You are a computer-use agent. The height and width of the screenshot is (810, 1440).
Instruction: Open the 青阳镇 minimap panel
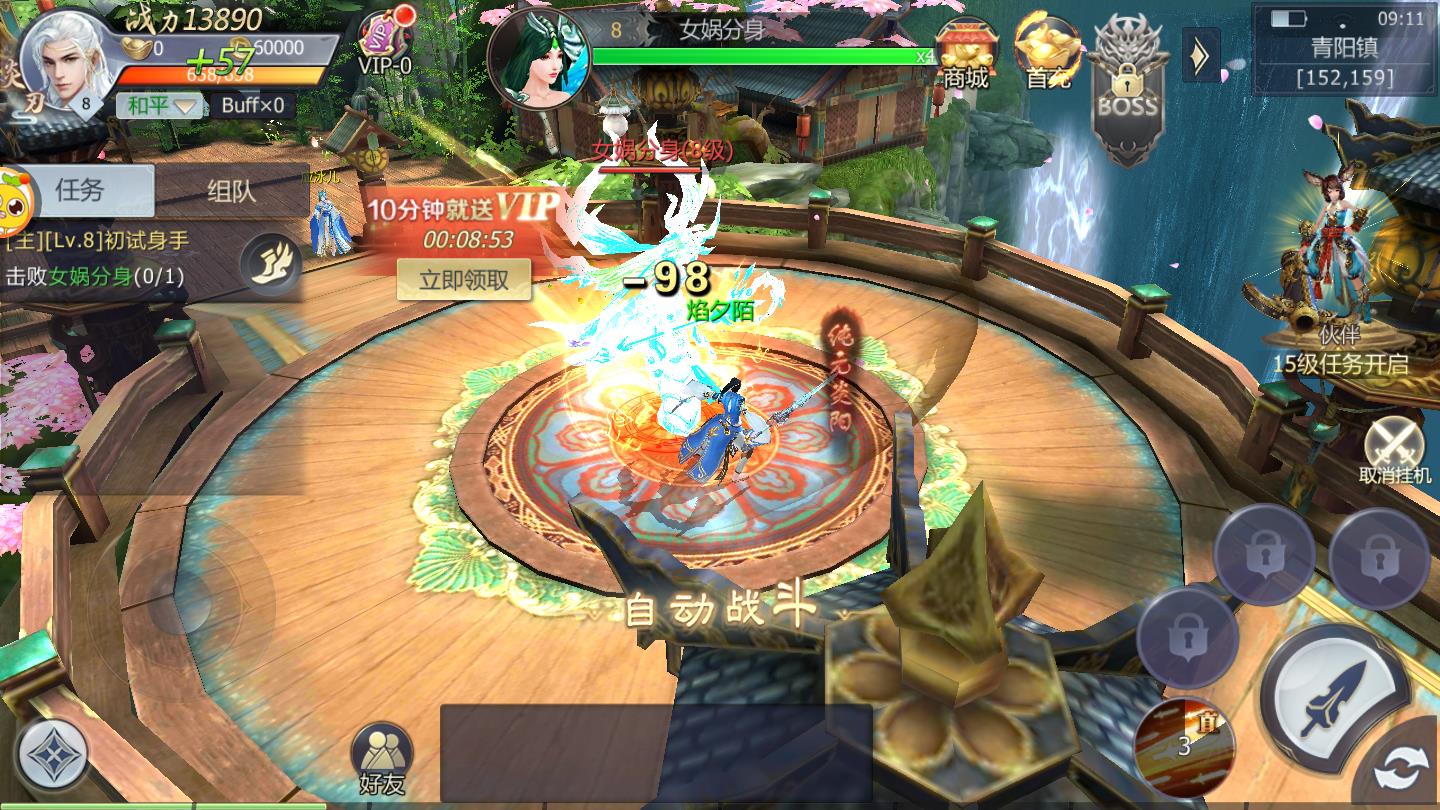tap(1345, 50)
